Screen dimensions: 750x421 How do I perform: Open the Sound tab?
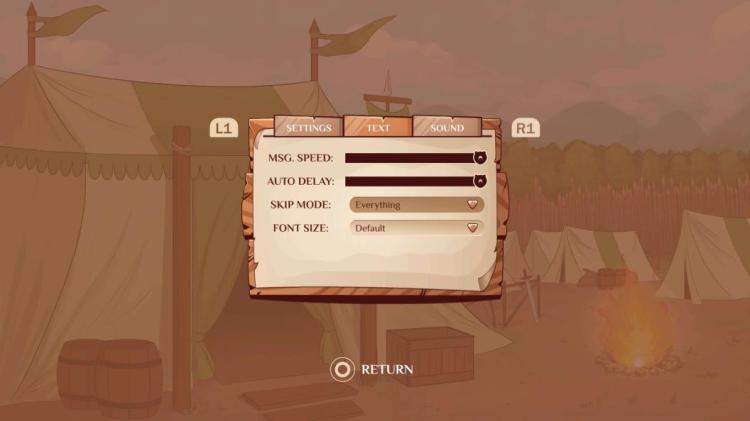click(x=447, y=128)
